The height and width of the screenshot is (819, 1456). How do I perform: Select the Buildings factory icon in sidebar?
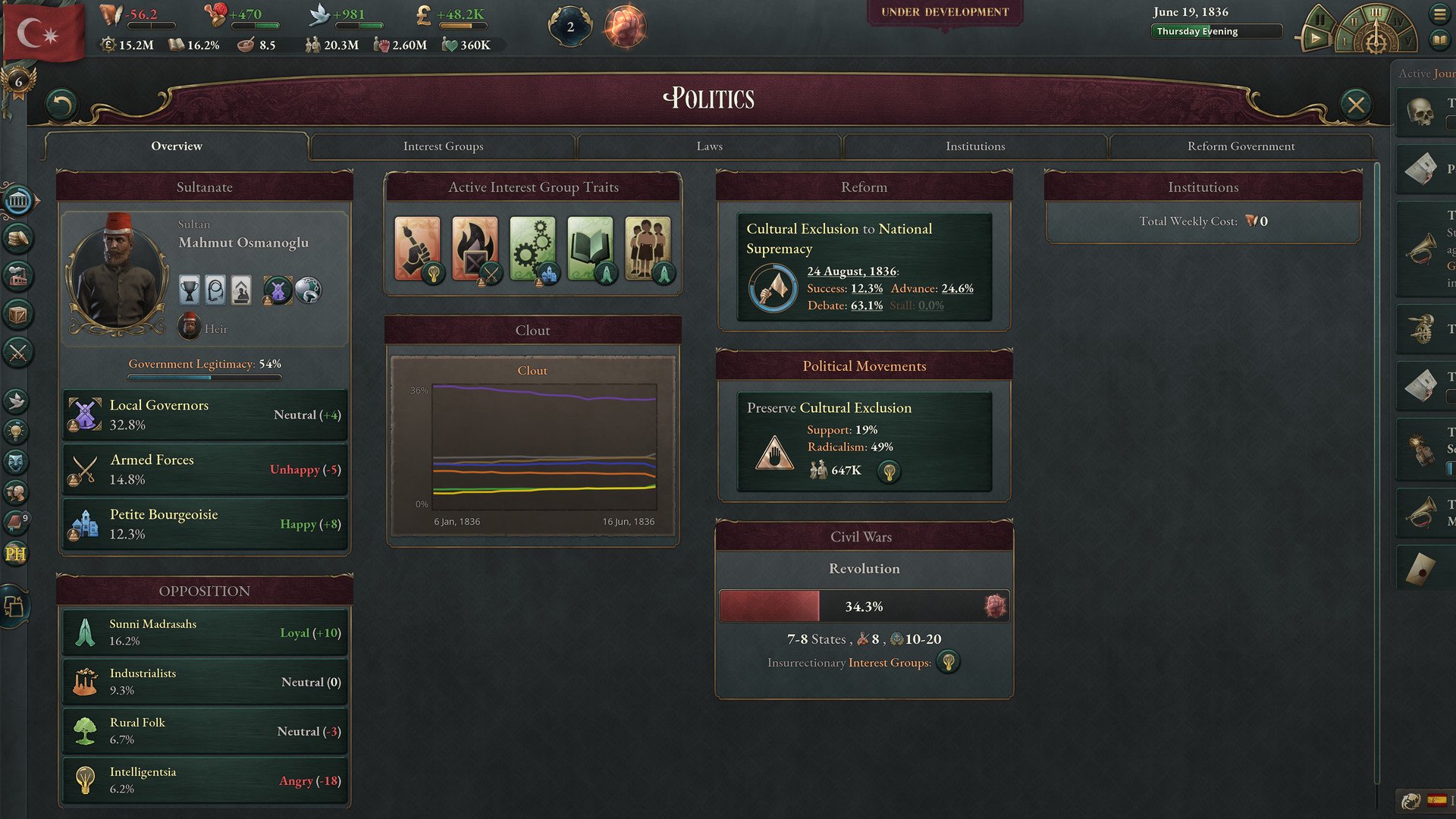[x=17, y=277]
